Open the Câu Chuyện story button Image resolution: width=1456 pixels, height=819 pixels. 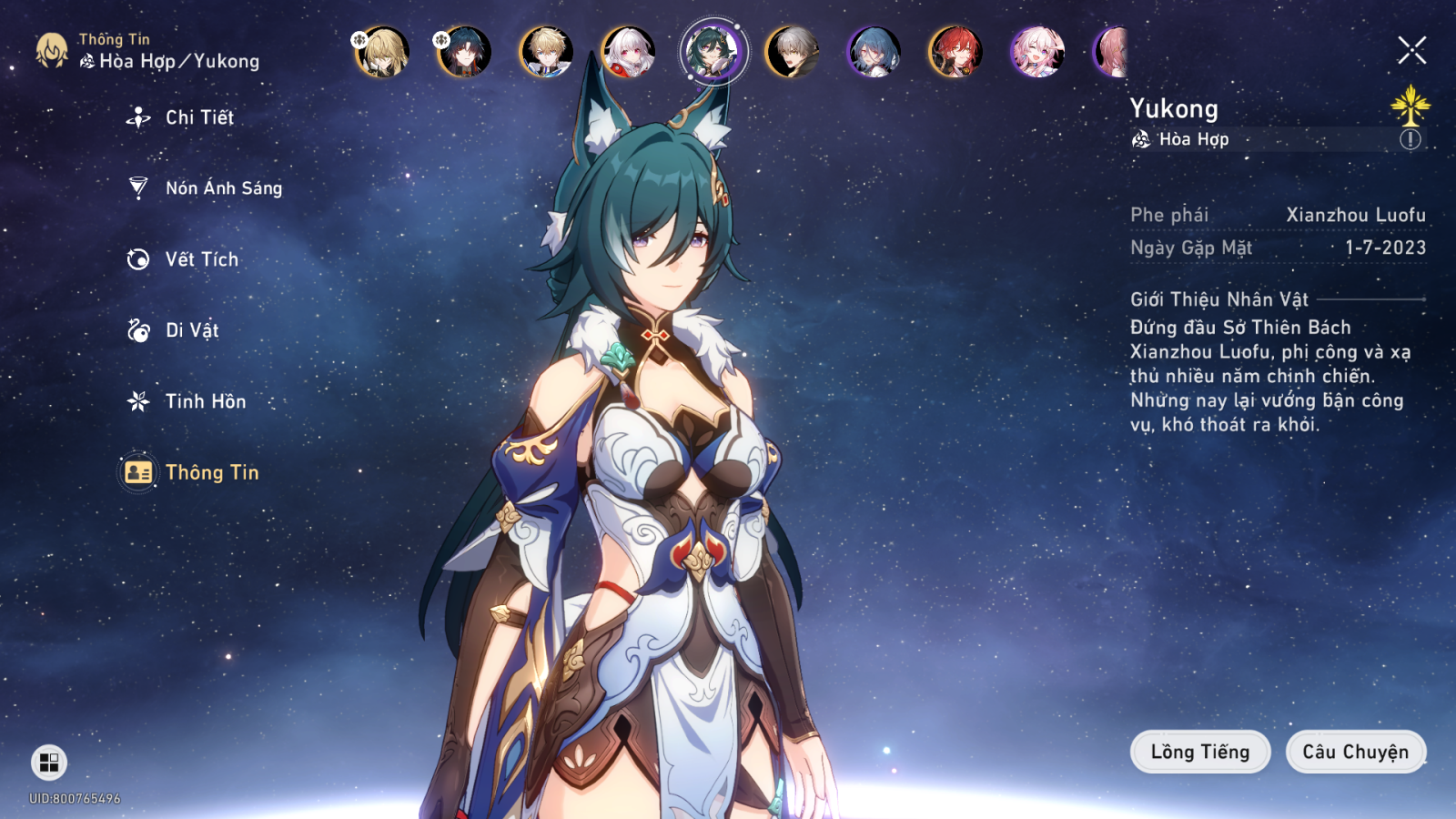[x=1355, y=752]
